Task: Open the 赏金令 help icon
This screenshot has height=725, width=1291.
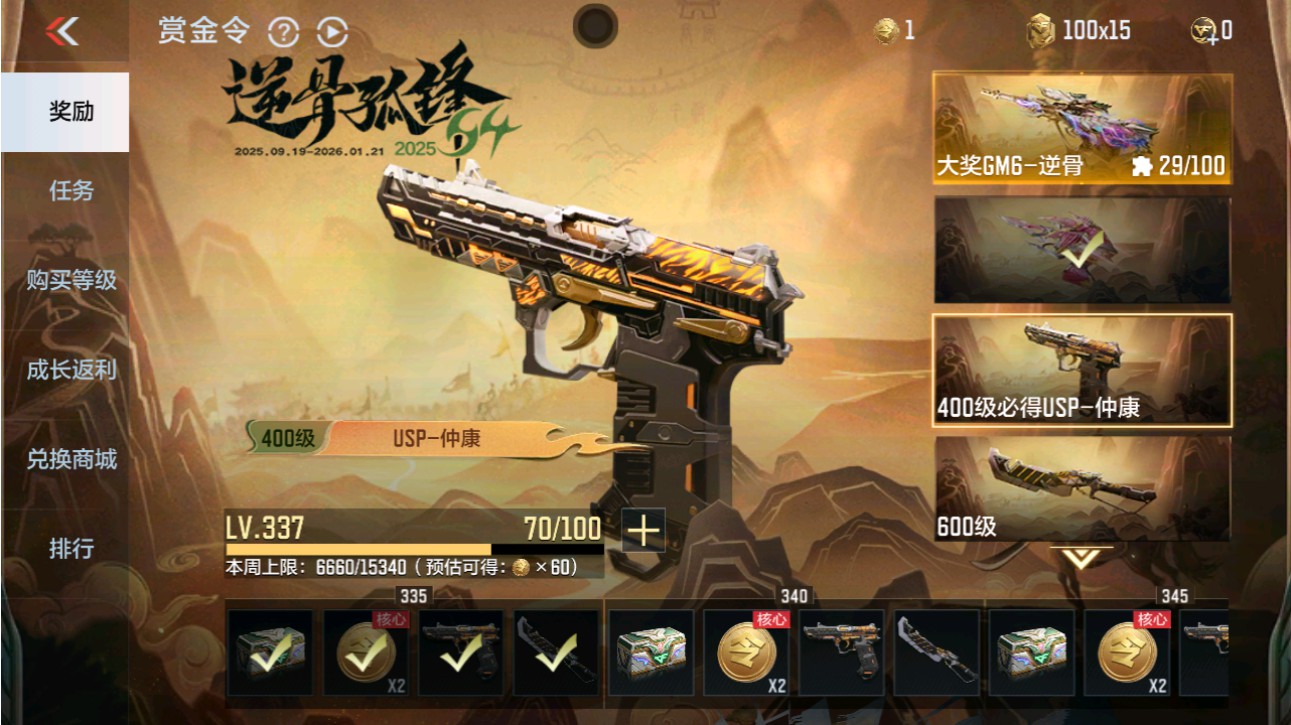Action: point(287,31)
